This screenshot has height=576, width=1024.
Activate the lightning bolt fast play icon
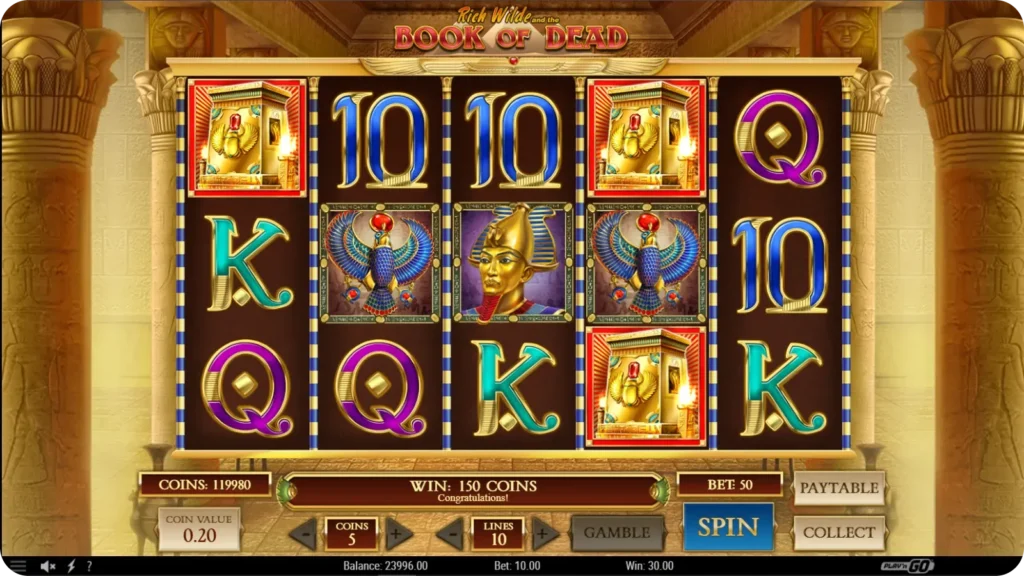click(70, 566)
